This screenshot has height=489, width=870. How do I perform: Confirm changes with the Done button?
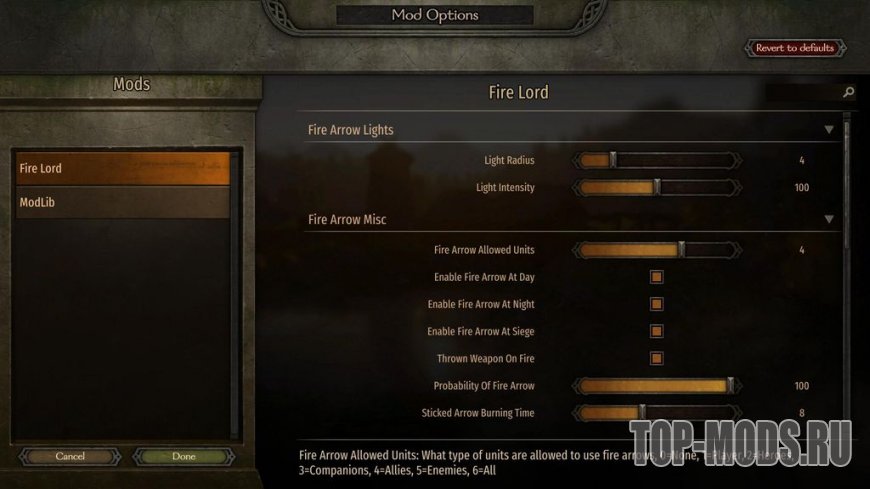coord(184,456)
